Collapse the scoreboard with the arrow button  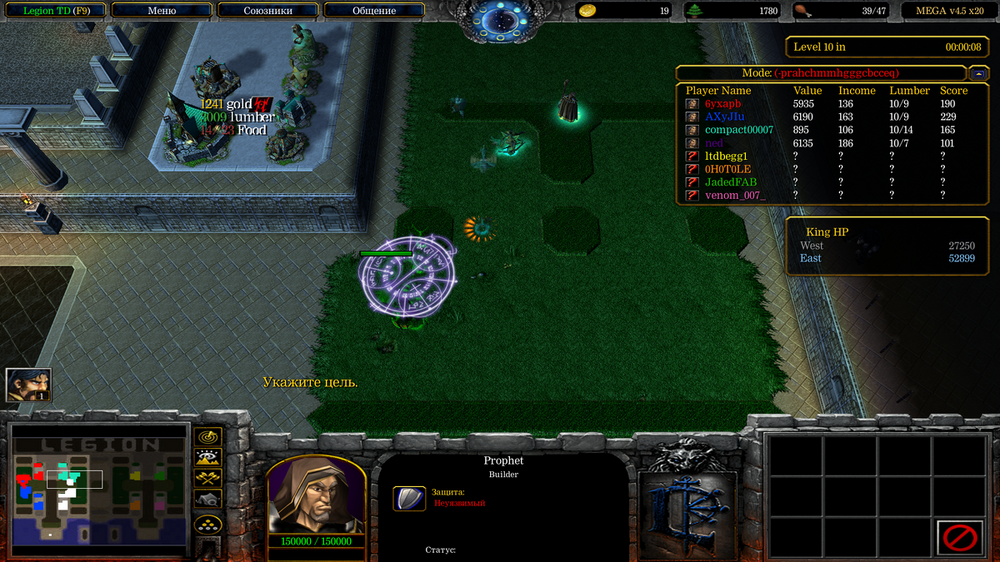tap(979, 73)
